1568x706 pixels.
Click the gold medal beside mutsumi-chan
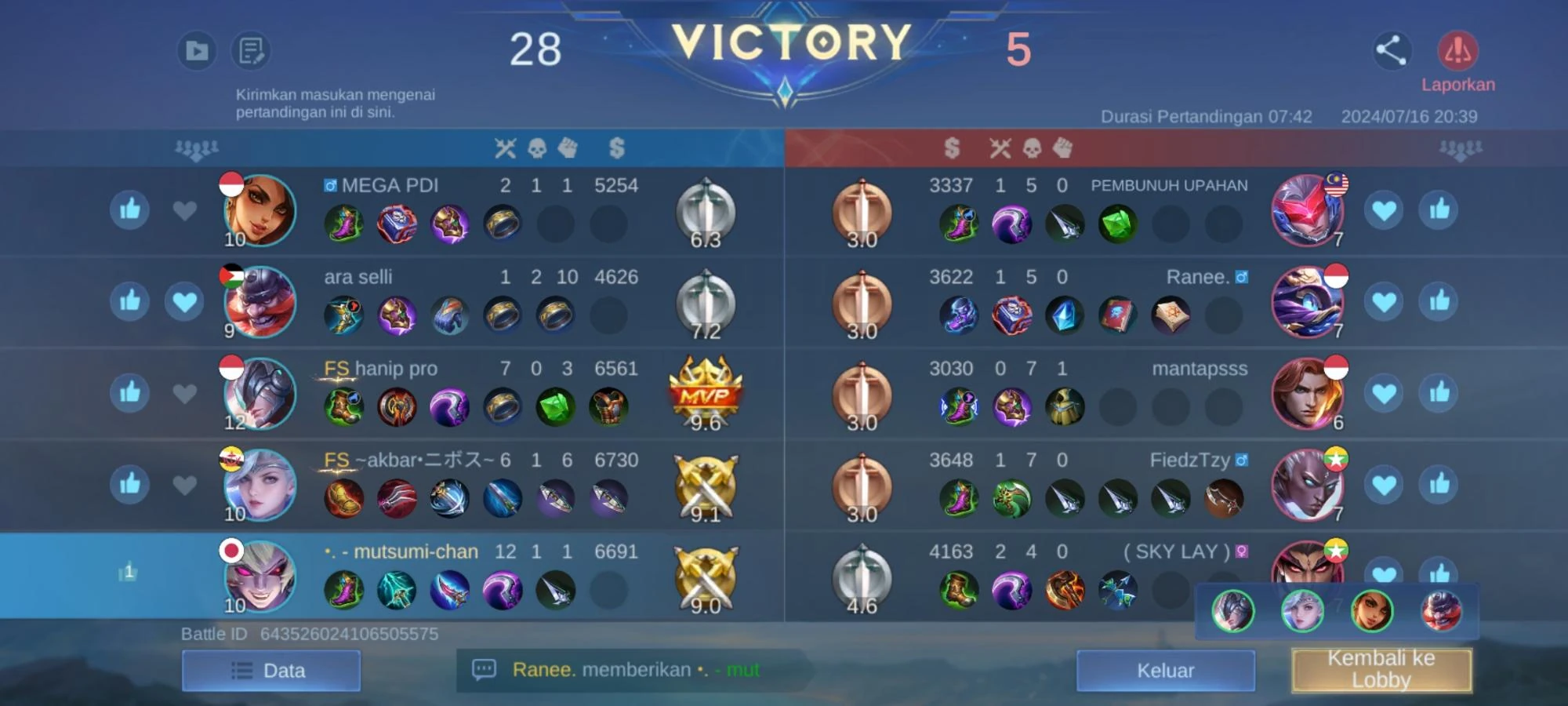click(705, 578)
